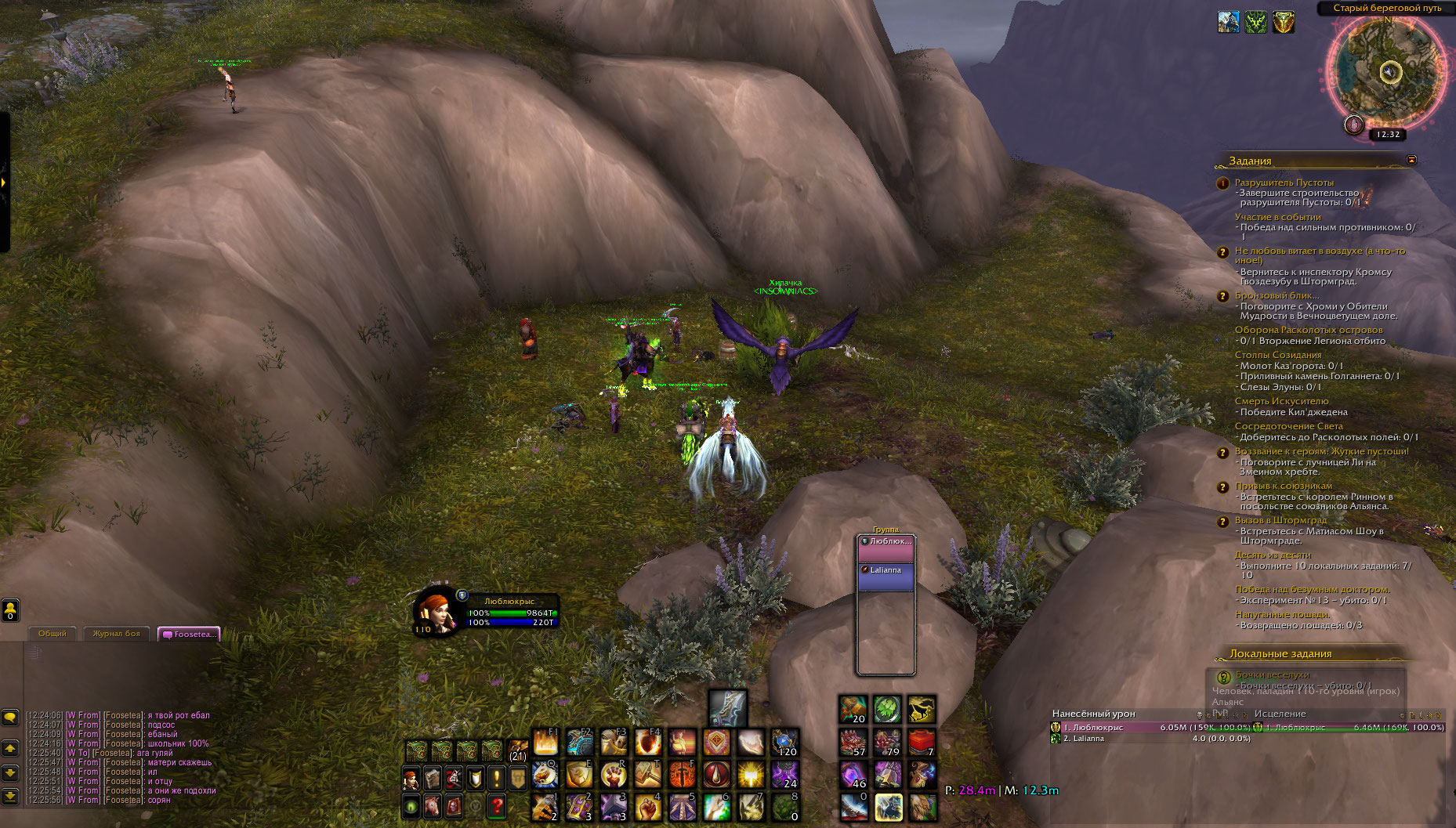This screenshot has width=1456, height=828.
Task: Jump chat to the bottom with the underlined arrow
Action: pyautogui.click(x=10, y=797)
